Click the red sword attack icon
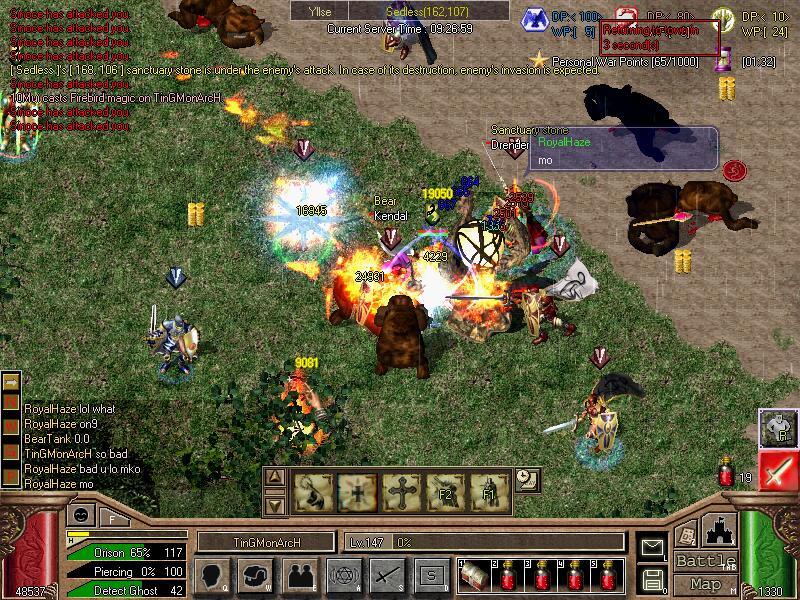This screenshot has height=600, width=800. (x=776, y=469)
